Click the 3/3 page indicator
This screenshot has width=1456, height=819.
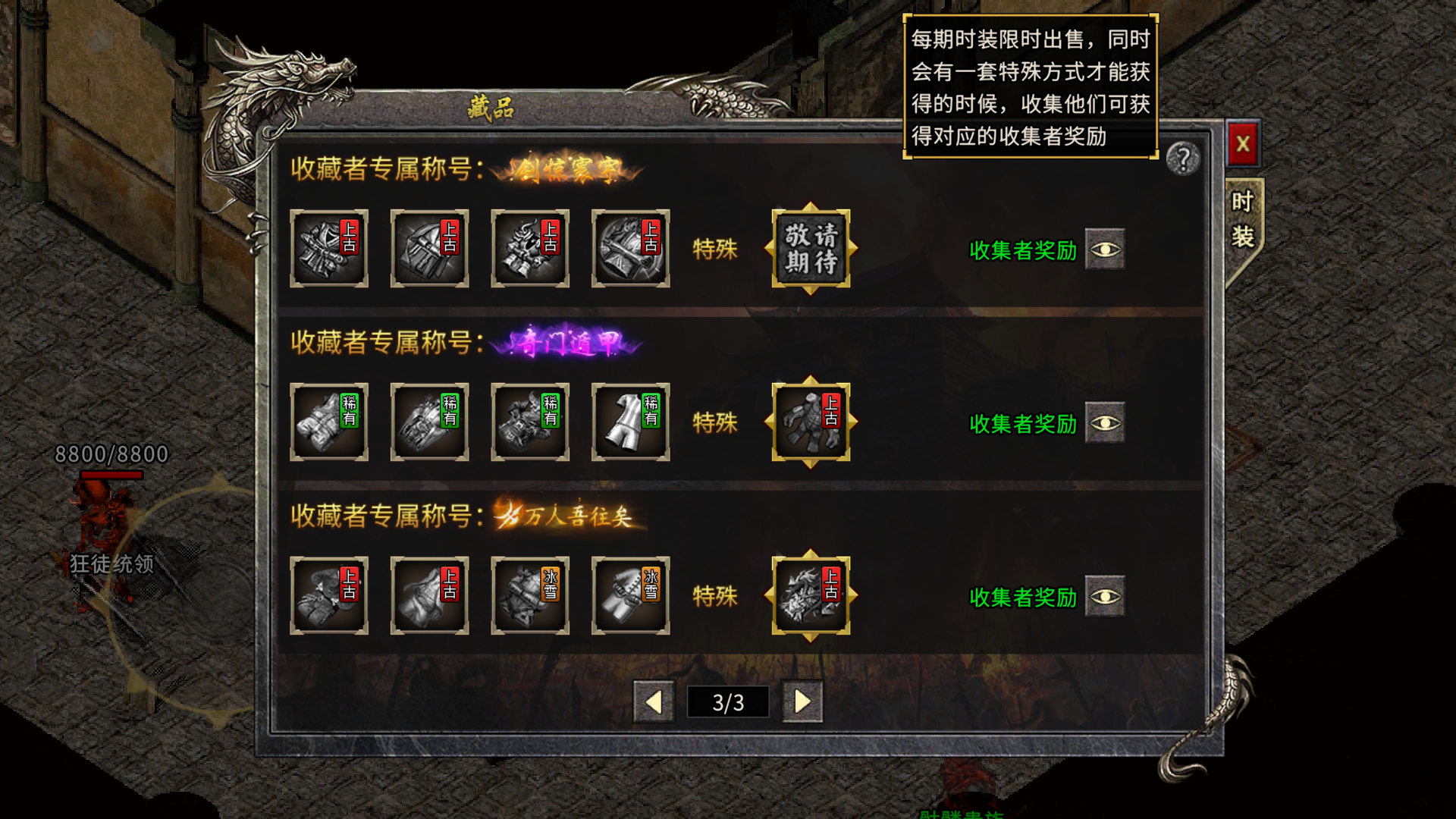pyautogui.click(x=727, y=702)
